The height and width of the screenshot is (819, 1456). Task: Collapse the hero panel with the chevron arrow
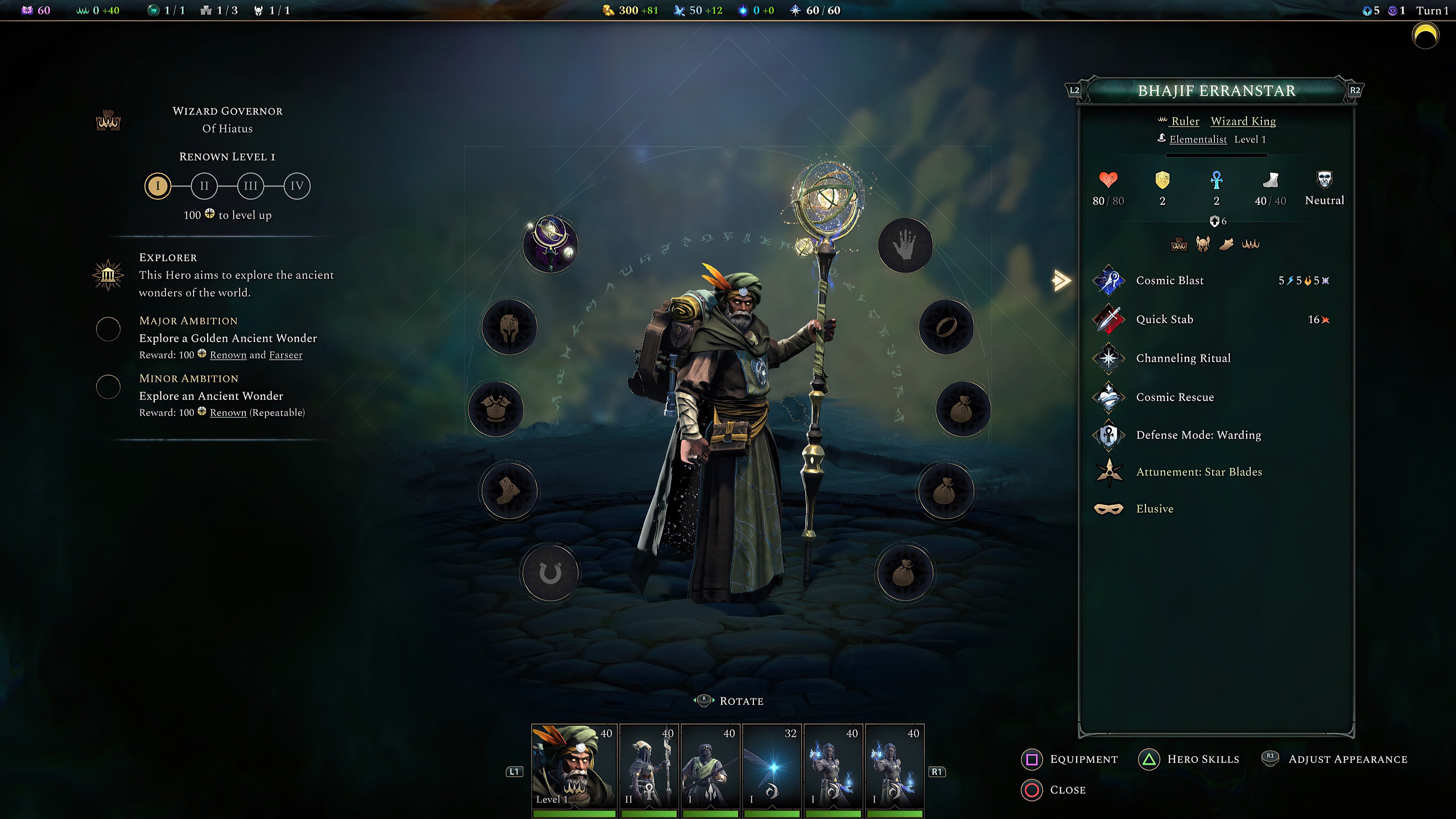tap(1062, 280)
